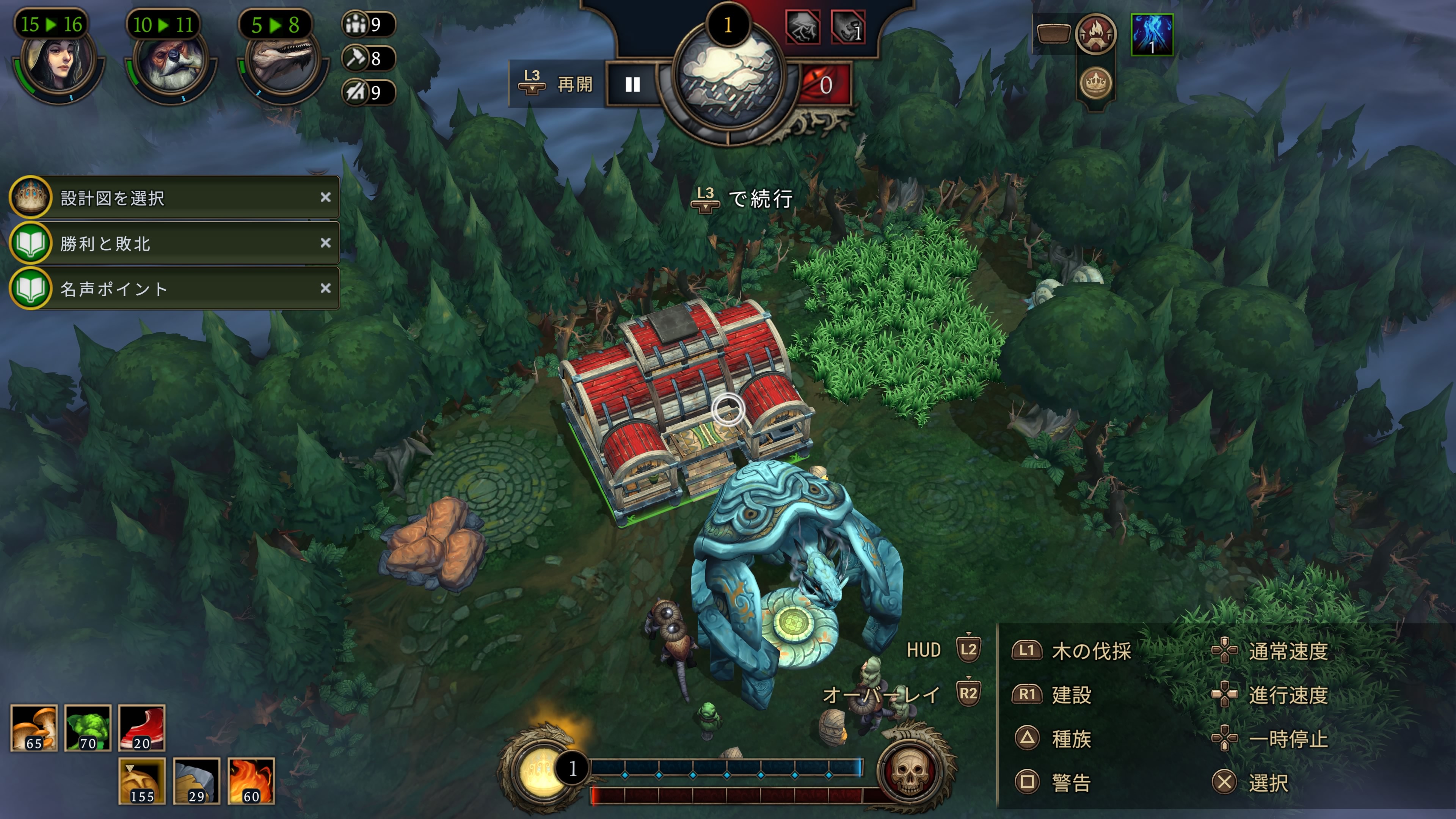Choose the stone resource slot
This screenshot has height=819, width=1456.
click(x=196, y=781)
